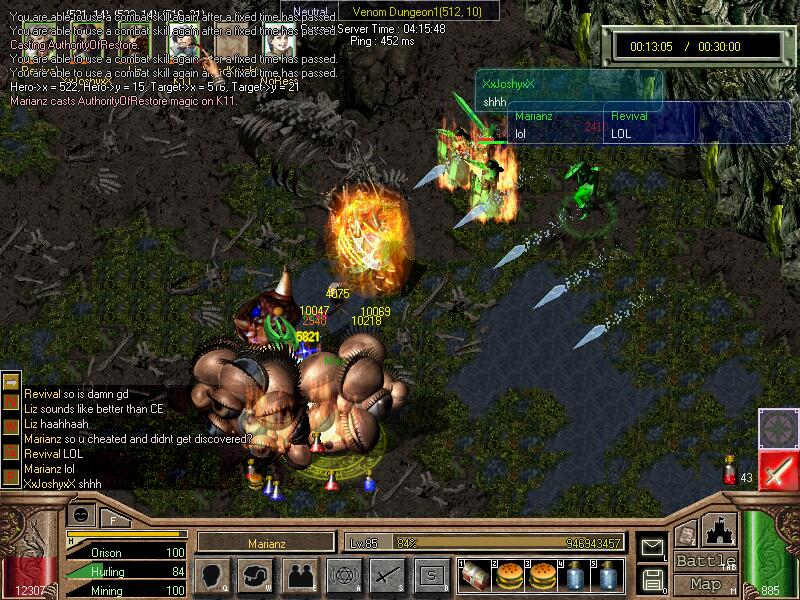
Task: Activate the red sword attack icon
Action: 777,470
